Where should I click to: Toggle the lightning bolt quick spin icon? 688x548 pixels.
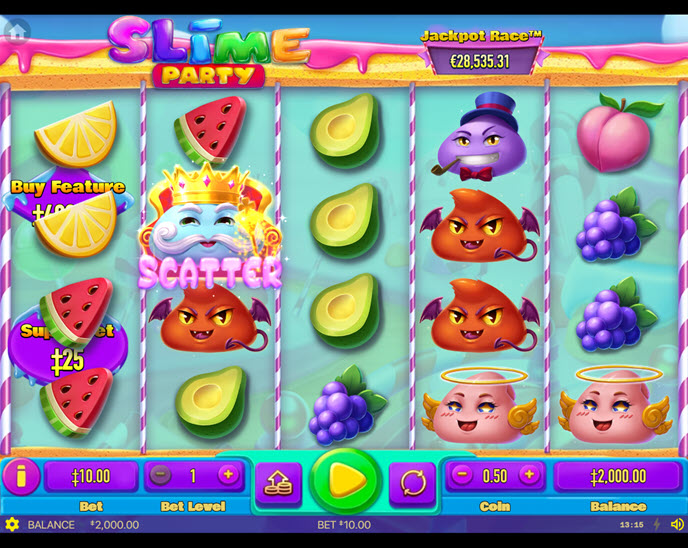(x=657, y=524)
